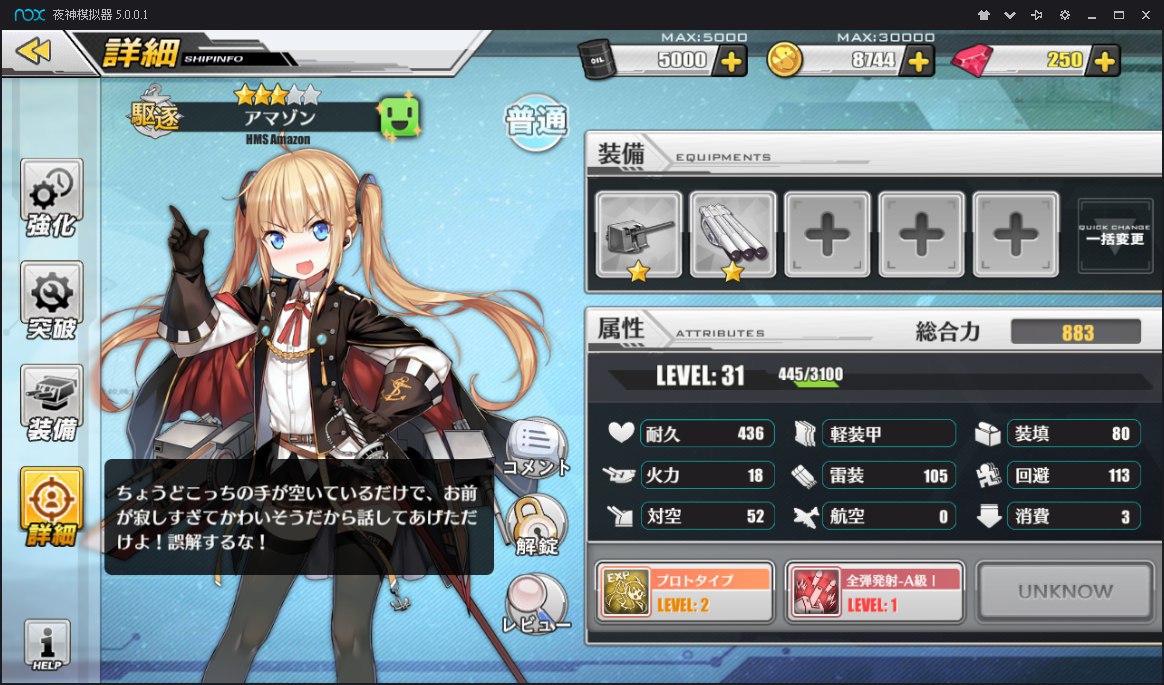
Task: Open the 強化 enhancement tab
Action: click(x=52, y=199)
